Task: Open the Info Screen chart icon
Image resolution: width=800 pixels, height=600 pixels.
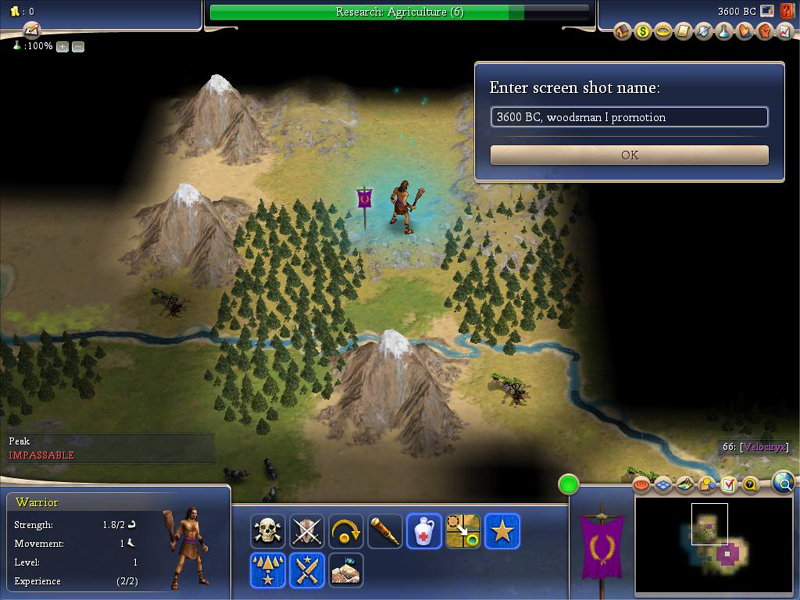Action: [x=785, y=32]
